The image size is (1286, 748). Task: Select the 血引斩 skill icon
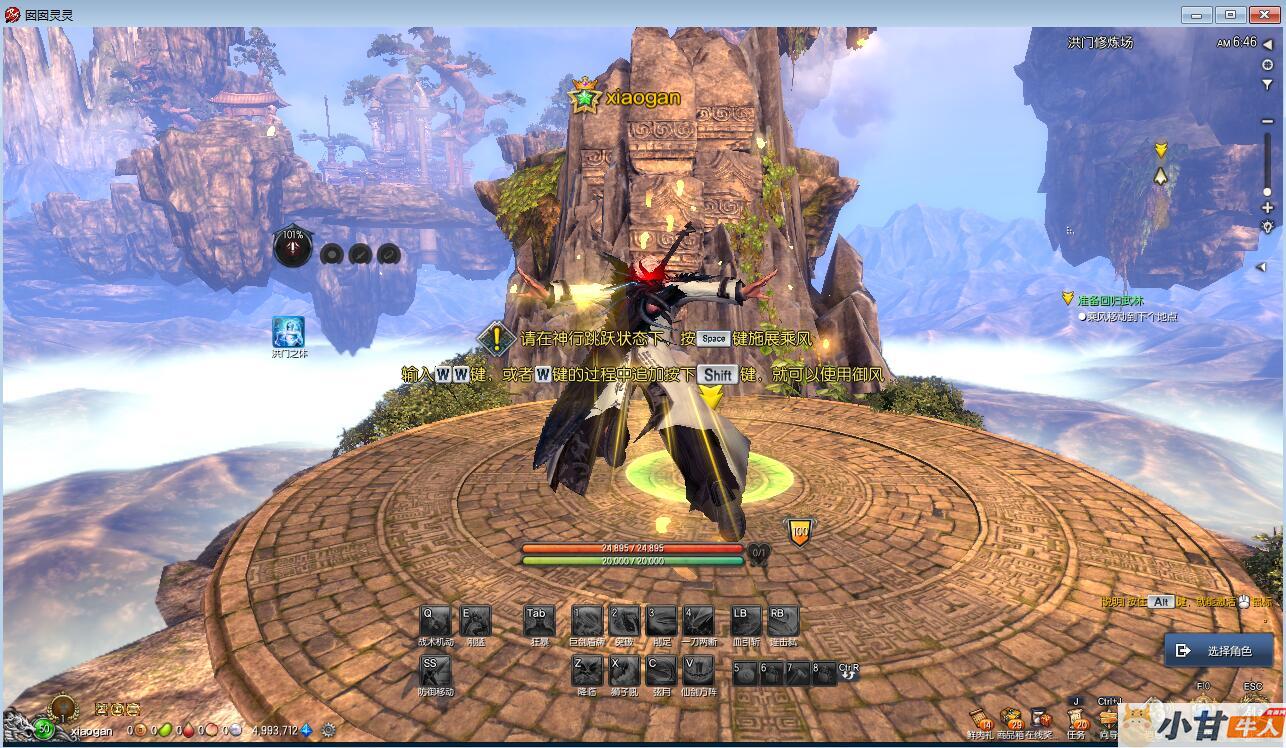pos(746,620)
